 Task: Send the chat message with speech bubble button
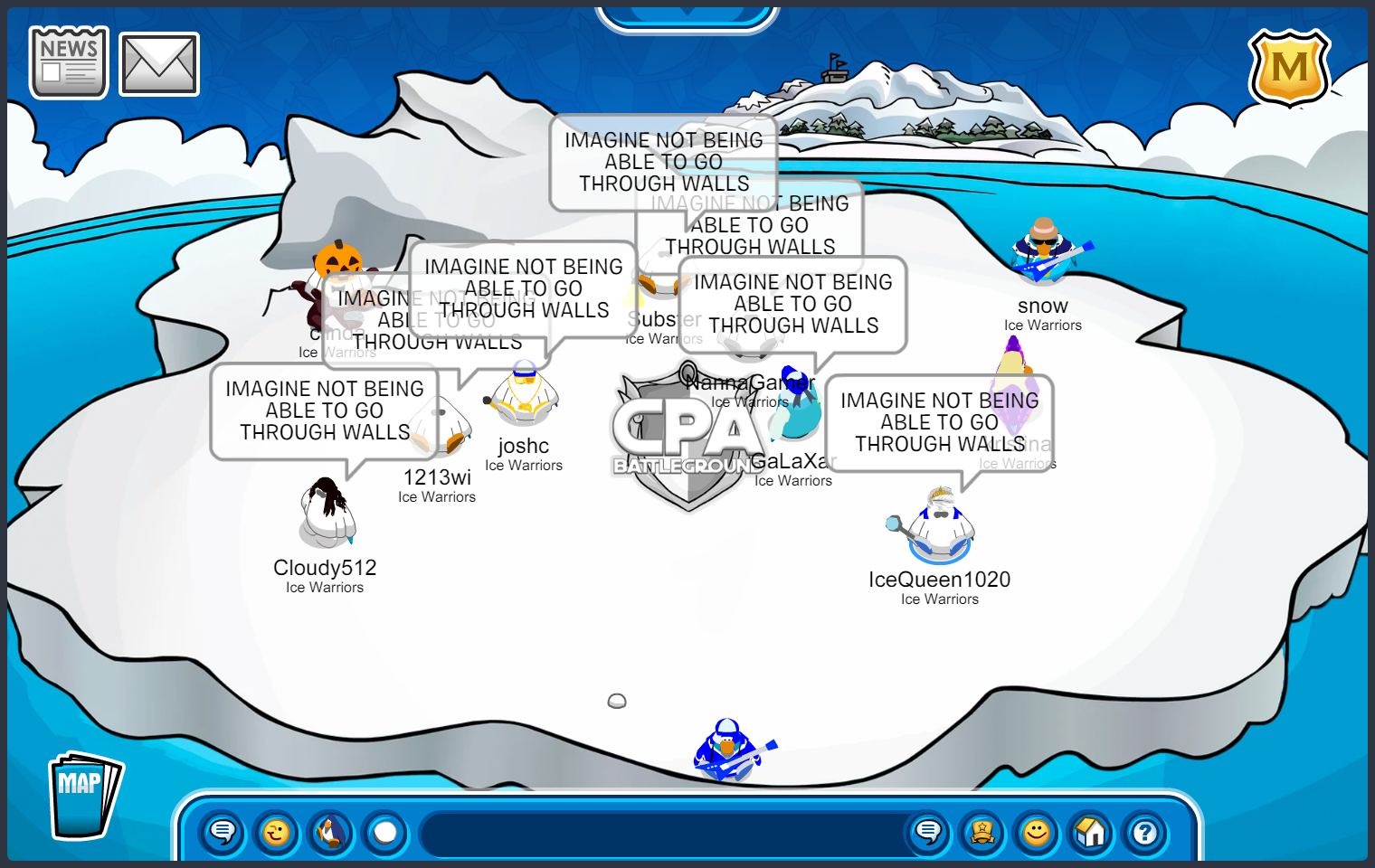click(x=928, y=832)
